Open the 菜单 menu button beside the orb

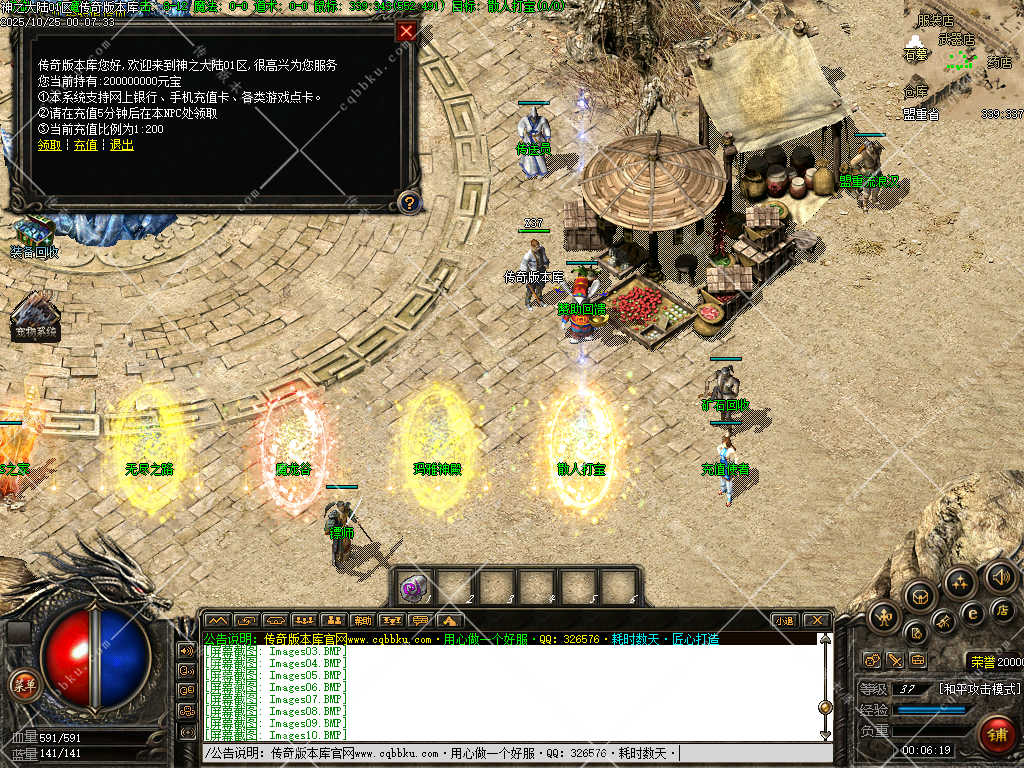click(22, 684)
